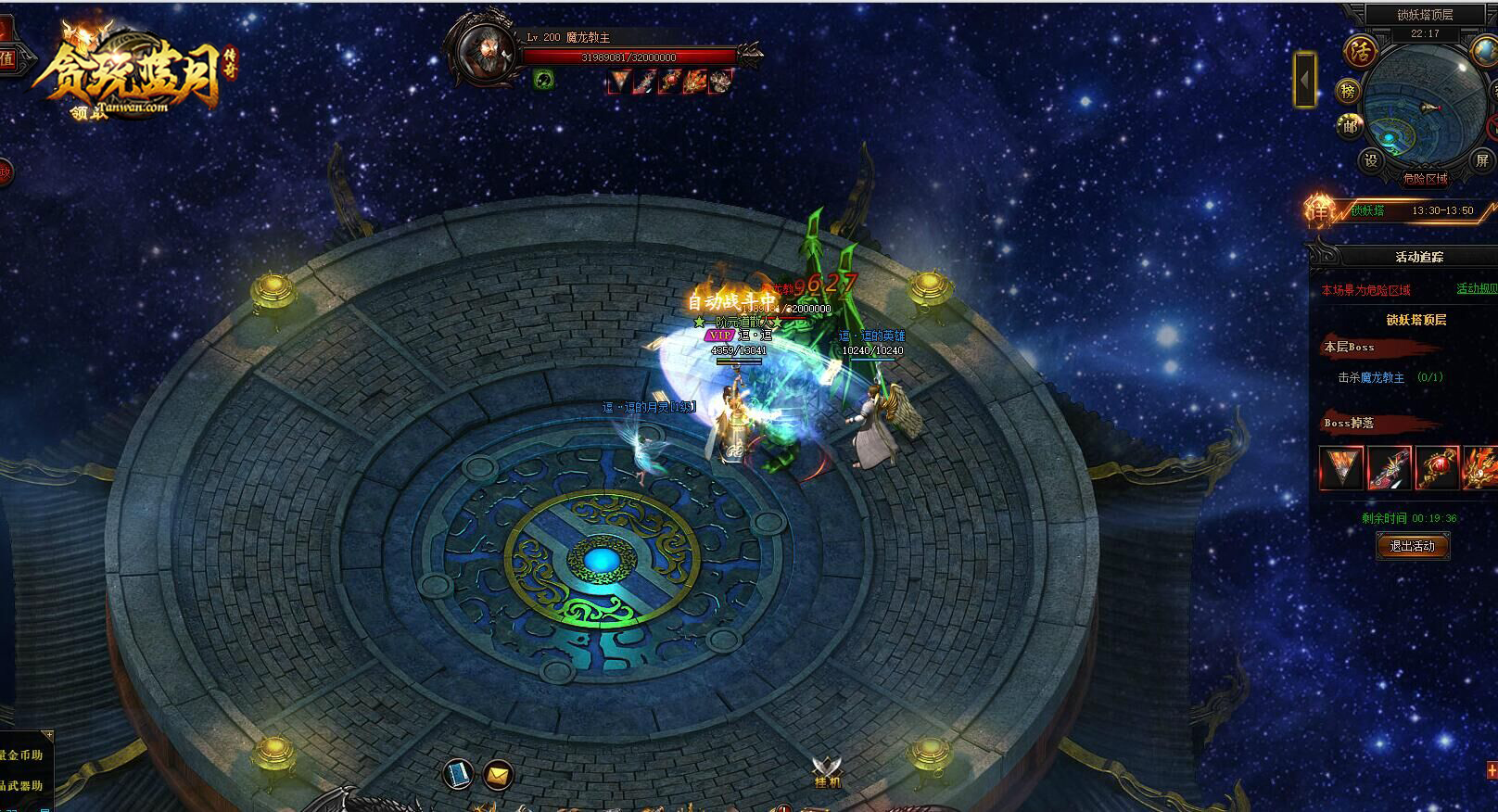The width and height of the screenshot is (1498, 812).
Task: Open the 榜 ranking button
Action: click(x=1349, y=91)
